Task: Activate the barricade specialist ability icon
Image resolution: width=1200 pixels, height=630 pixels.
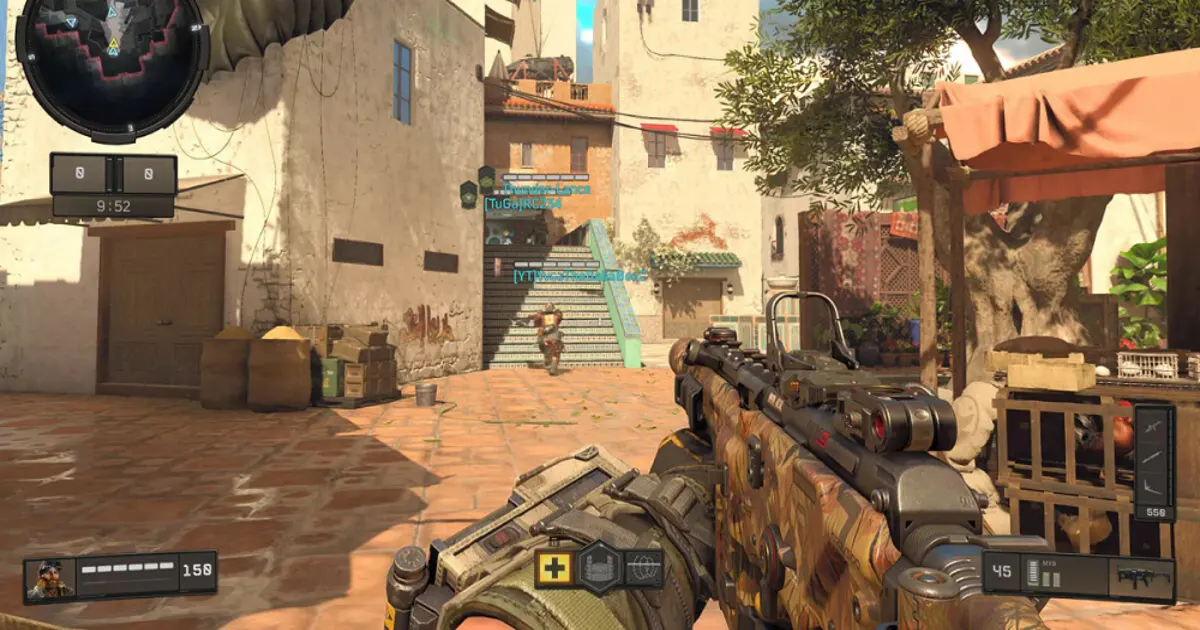Action: (x=599, y=568)
